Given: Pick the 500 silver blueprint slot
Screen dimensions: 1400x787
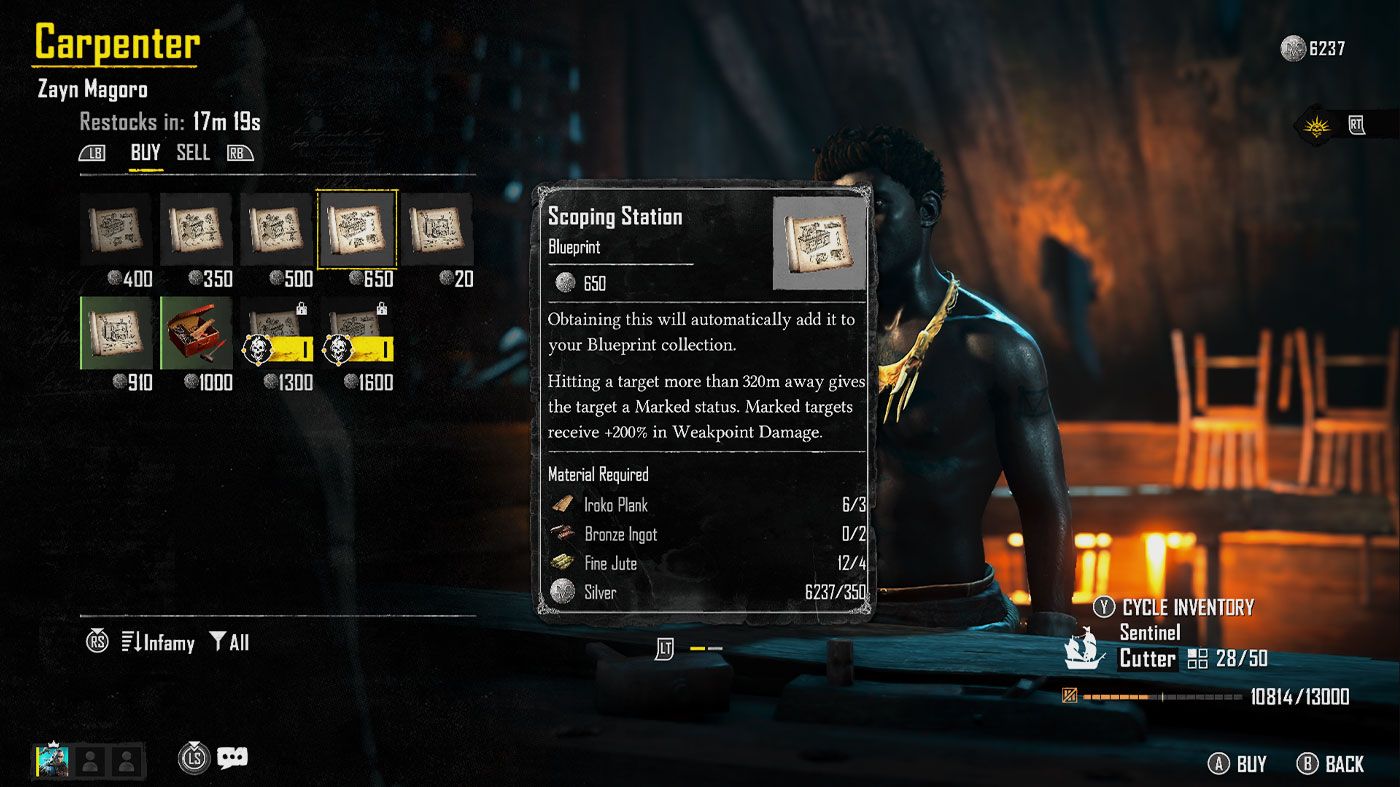Looking at the screenshot, I should 276,230.
